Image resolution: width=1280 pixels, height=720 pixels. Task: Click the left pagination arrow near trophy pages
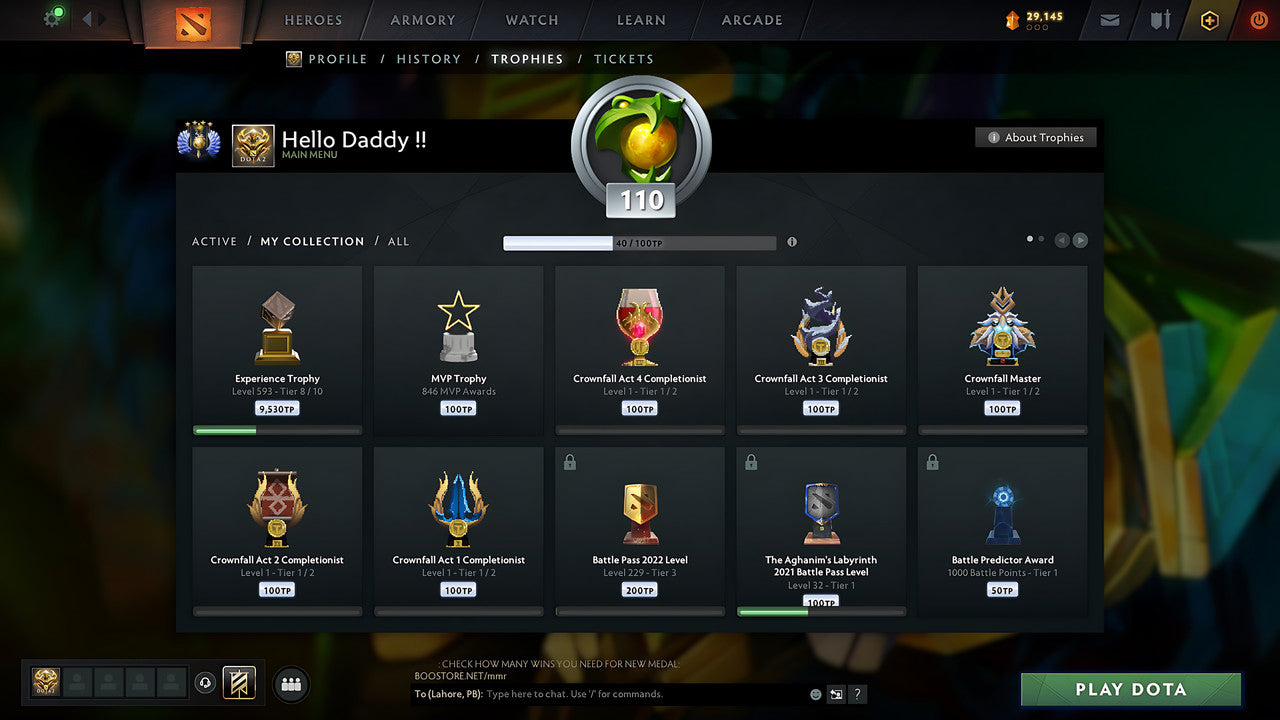pos(1062,240)
